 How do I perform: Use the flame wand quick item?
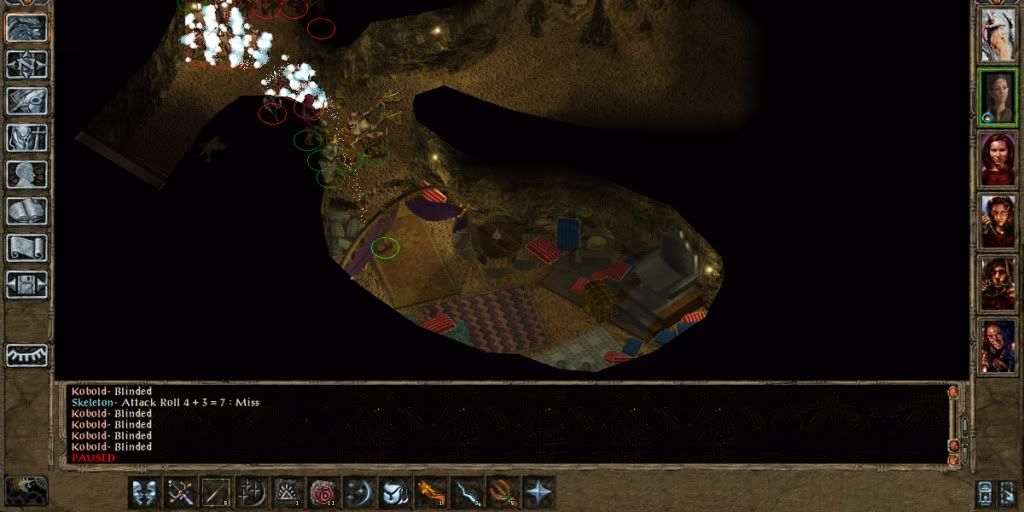(x=431, y=492)
